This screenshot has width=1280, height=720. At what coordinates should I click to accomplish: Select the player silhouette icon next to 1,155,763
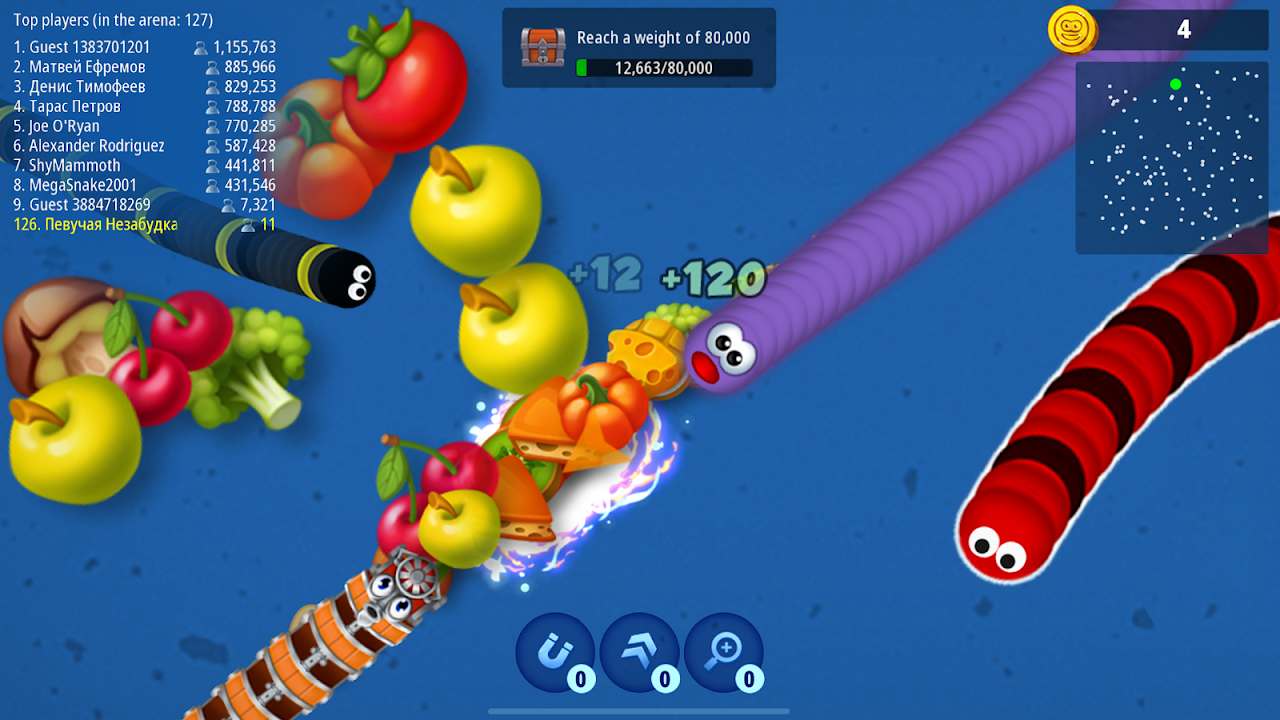[x=203, y=47]
